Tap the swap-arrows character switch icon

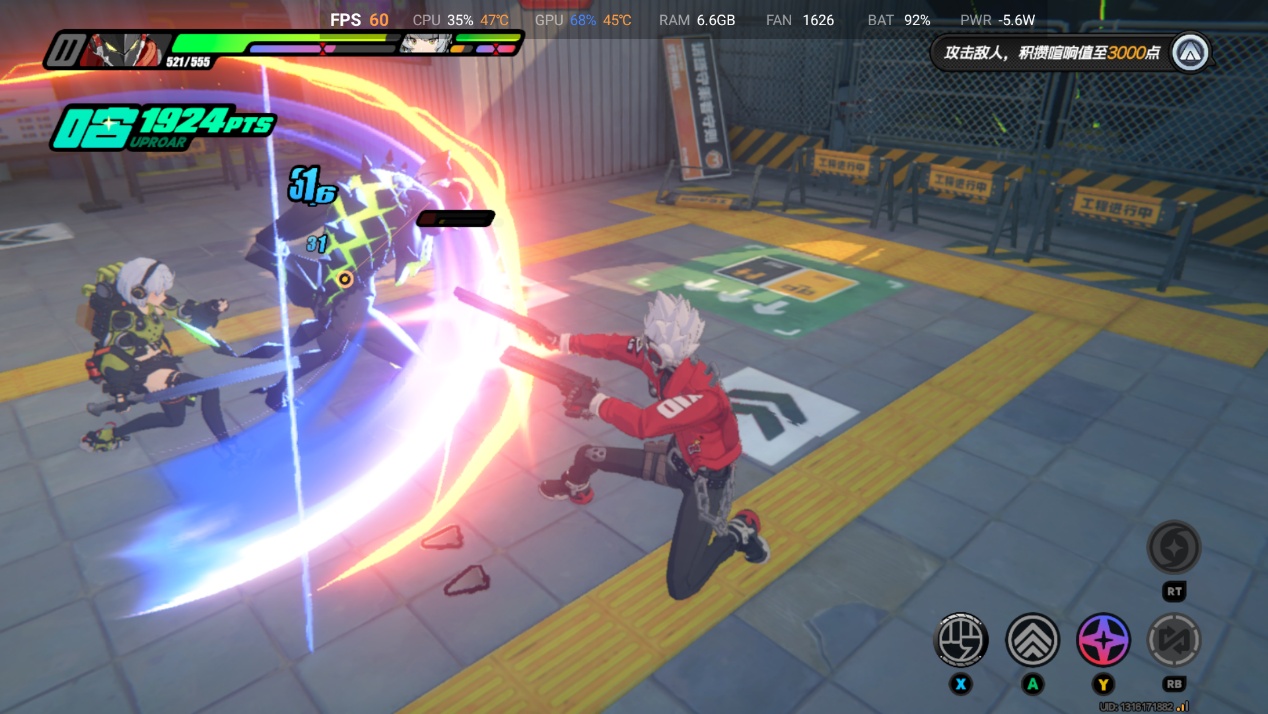pyautogui.click(x=1174, y=640)
